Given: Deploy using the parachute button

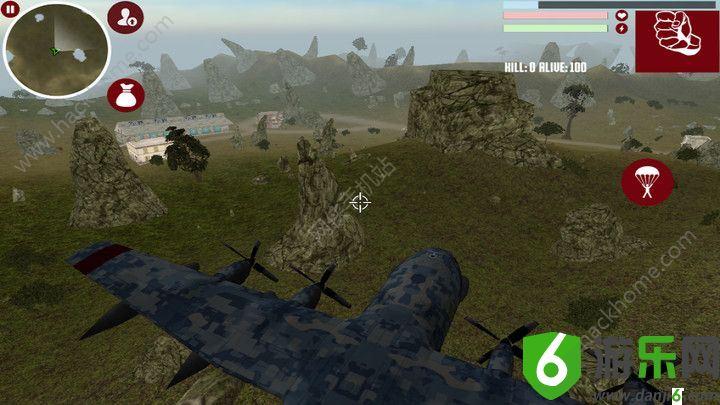Looking at the screenshot, I should (647, 181).
